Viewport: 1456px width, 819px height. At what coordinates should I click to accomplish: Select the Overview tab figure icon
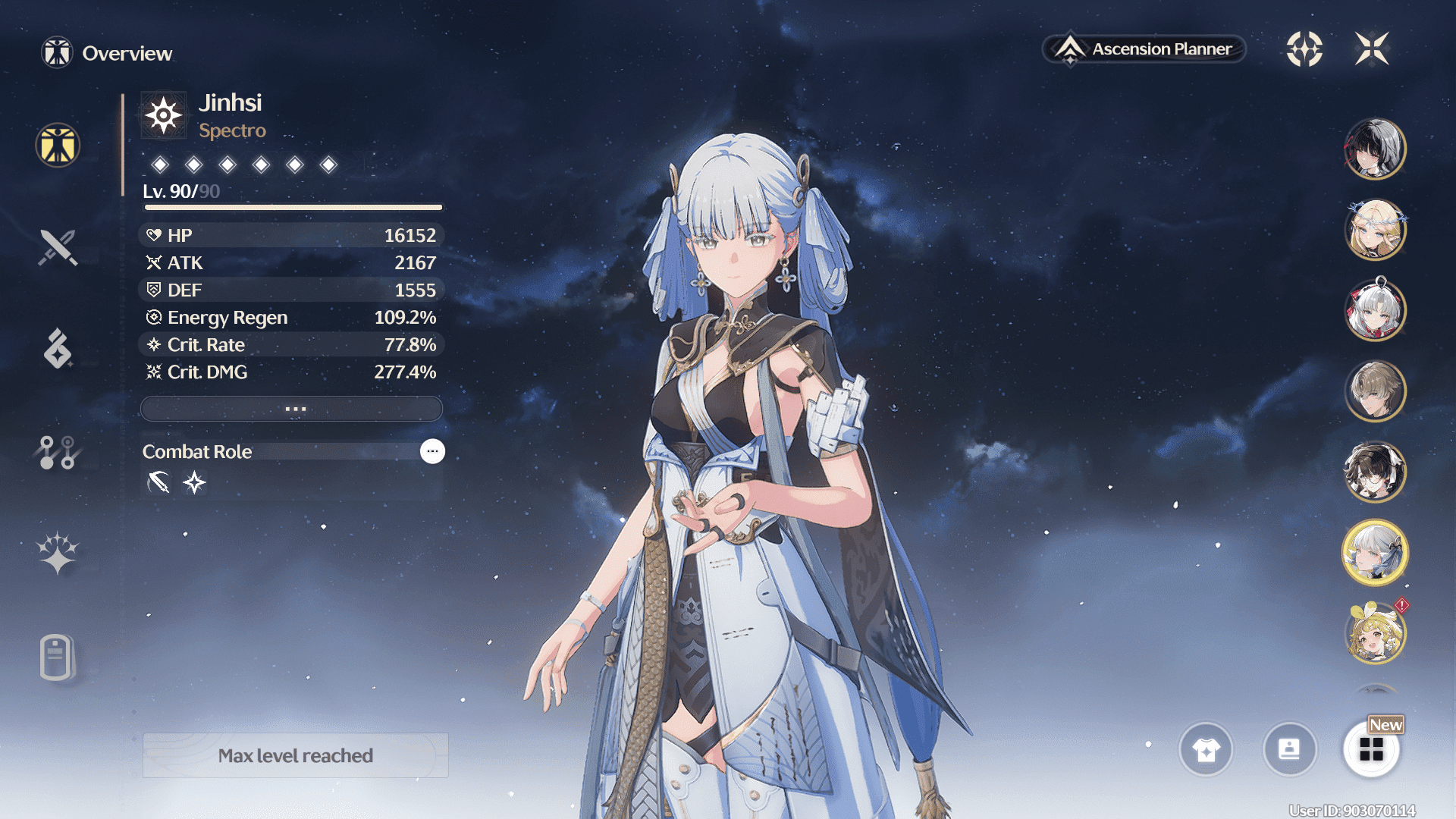pyautogui.click(x=58, y=145)
